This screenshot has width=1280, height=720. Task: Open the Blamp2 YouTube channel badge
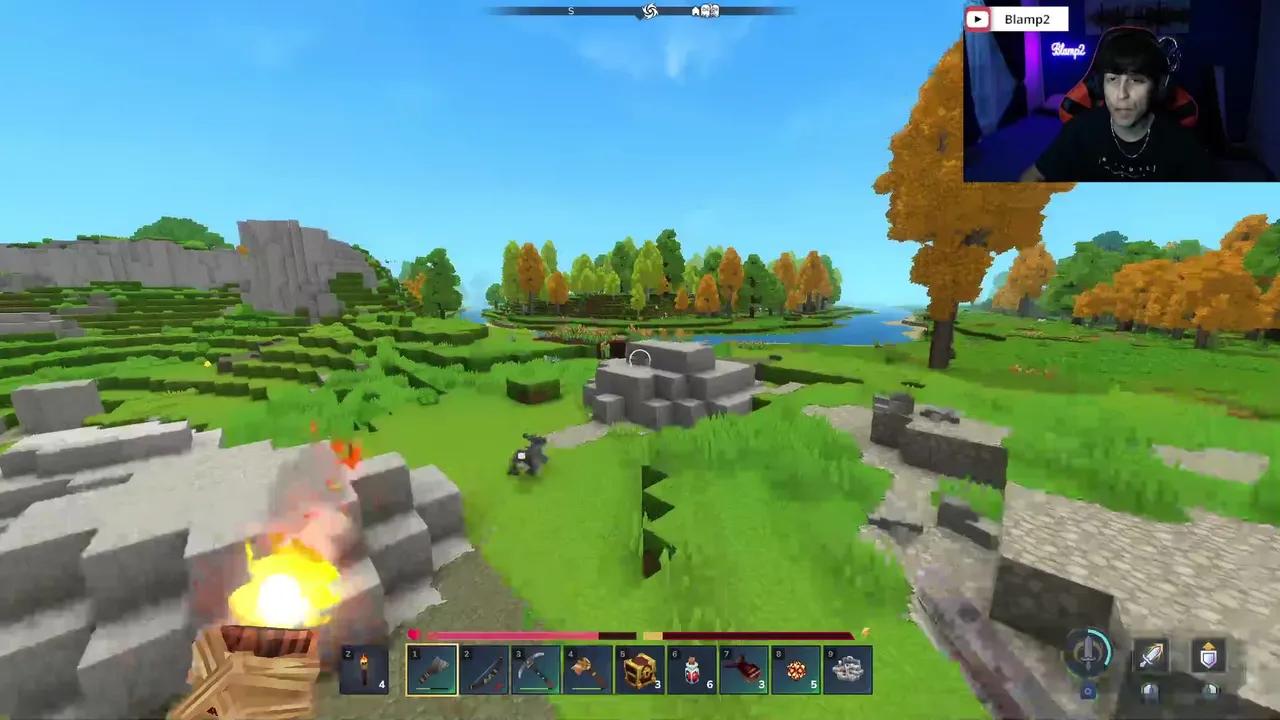pos(1016,19)
